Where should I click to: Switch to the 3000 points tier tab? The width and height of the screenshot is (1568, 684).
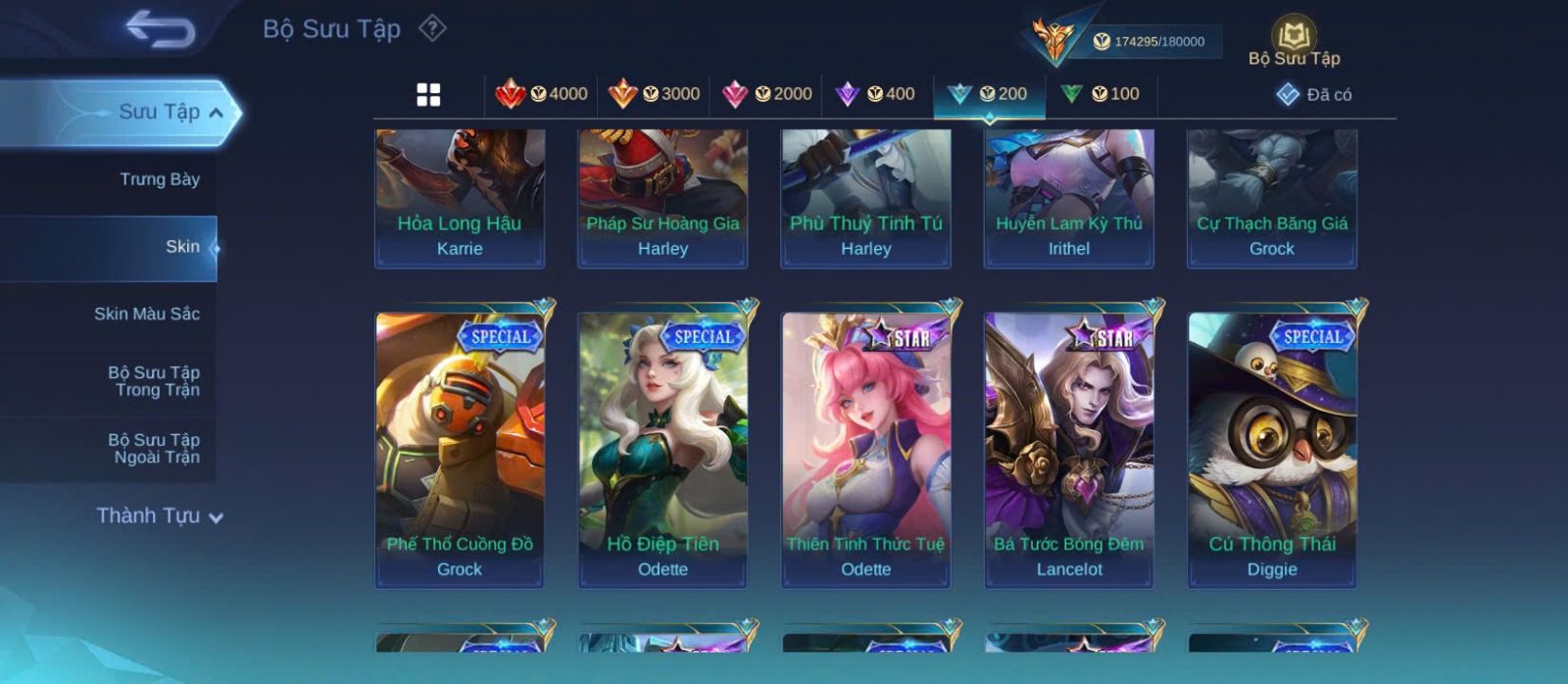pos(654,94)
